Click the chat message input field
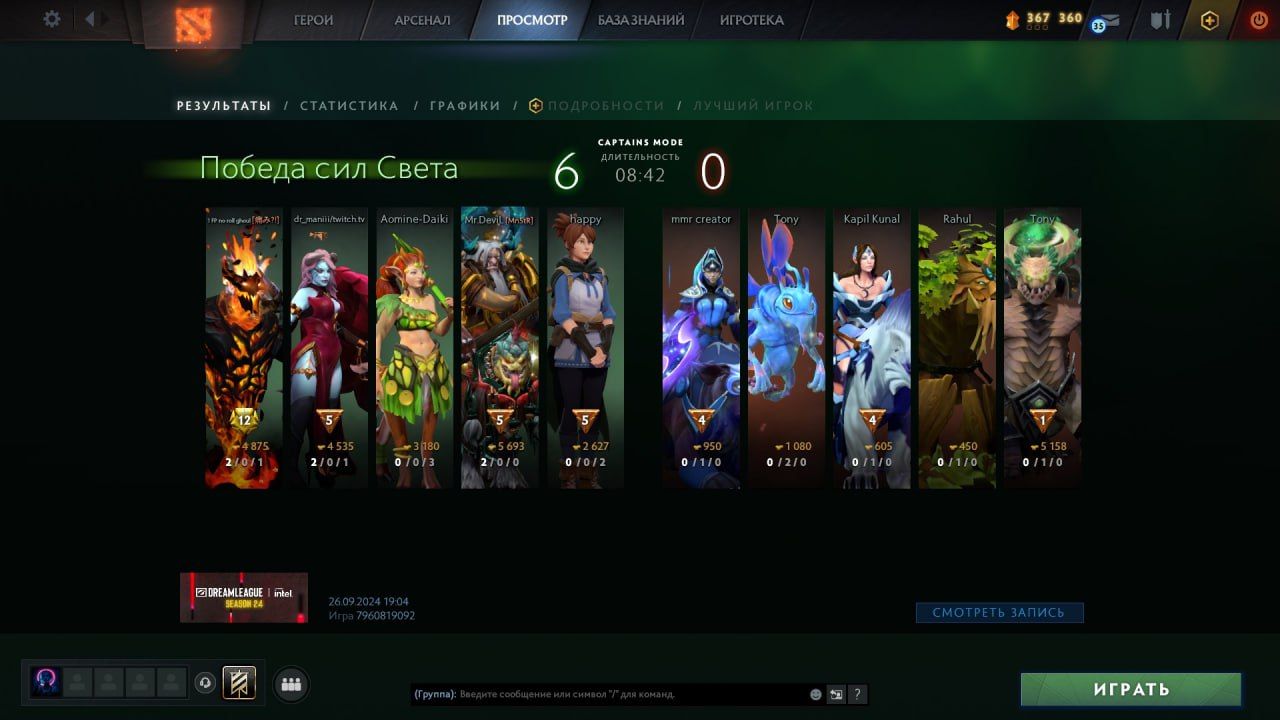This screenshot has width=1280, height=720. click(x=630, y=694)
